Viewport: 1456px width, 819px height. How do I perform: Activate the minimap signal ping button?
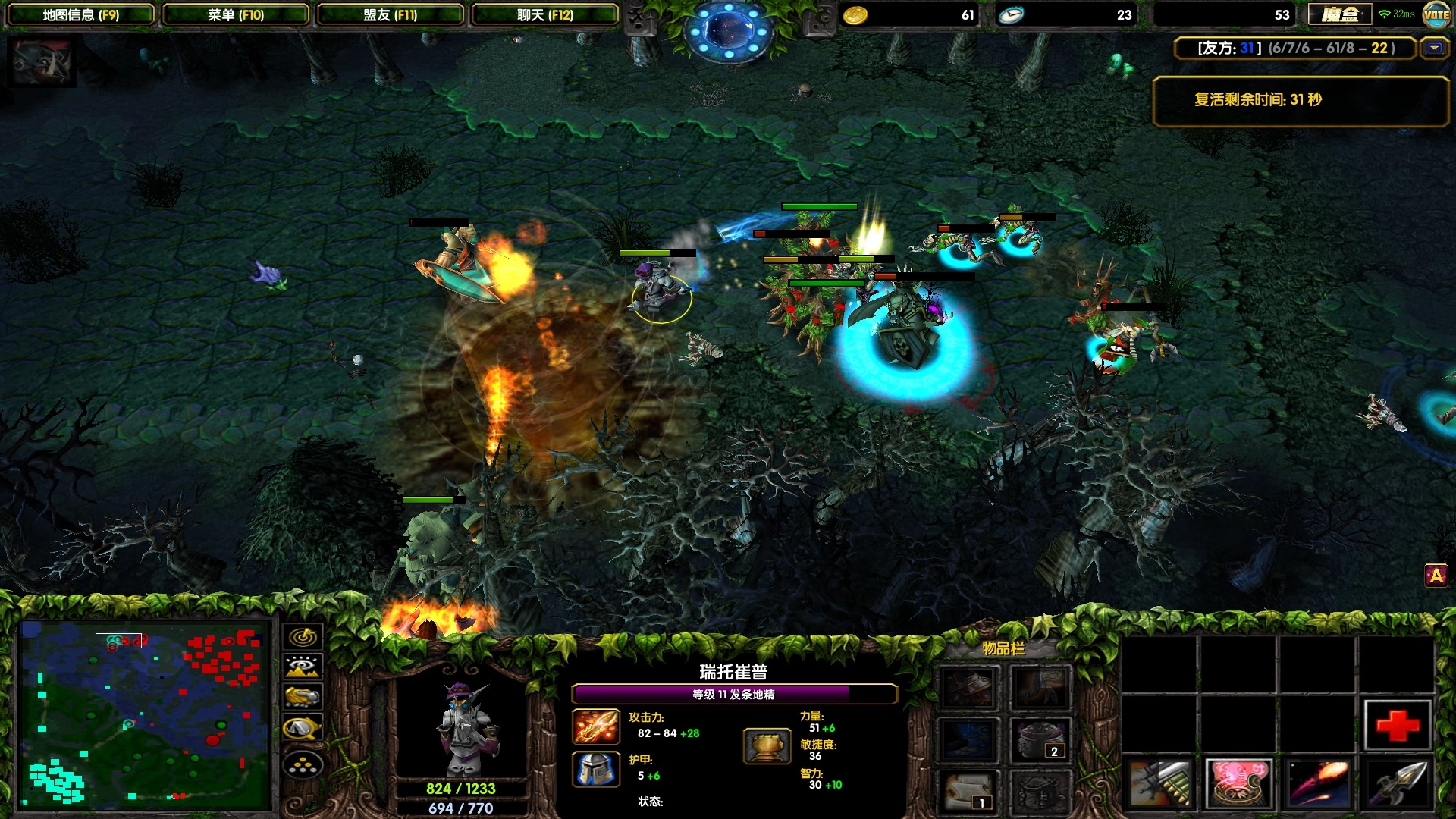point(303,637)
